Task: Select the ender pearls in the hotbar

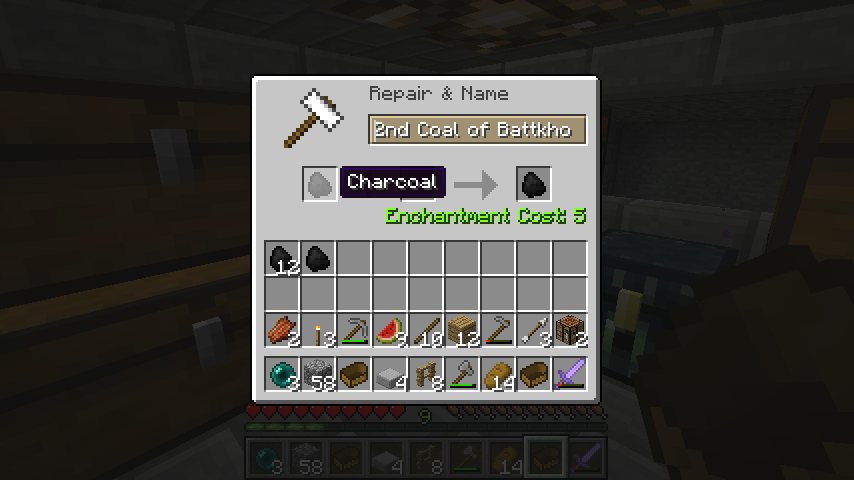Action: point(282,375)
